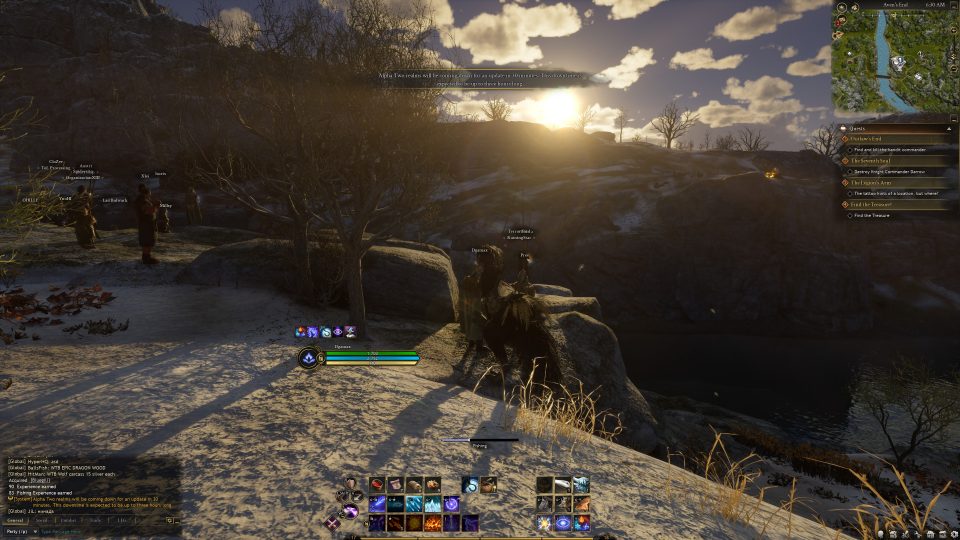Use the purple arcane circle ability
Image resolution: width=960 pixels, height=540 pixels.
pyautogui.click(x=451, y=504)
